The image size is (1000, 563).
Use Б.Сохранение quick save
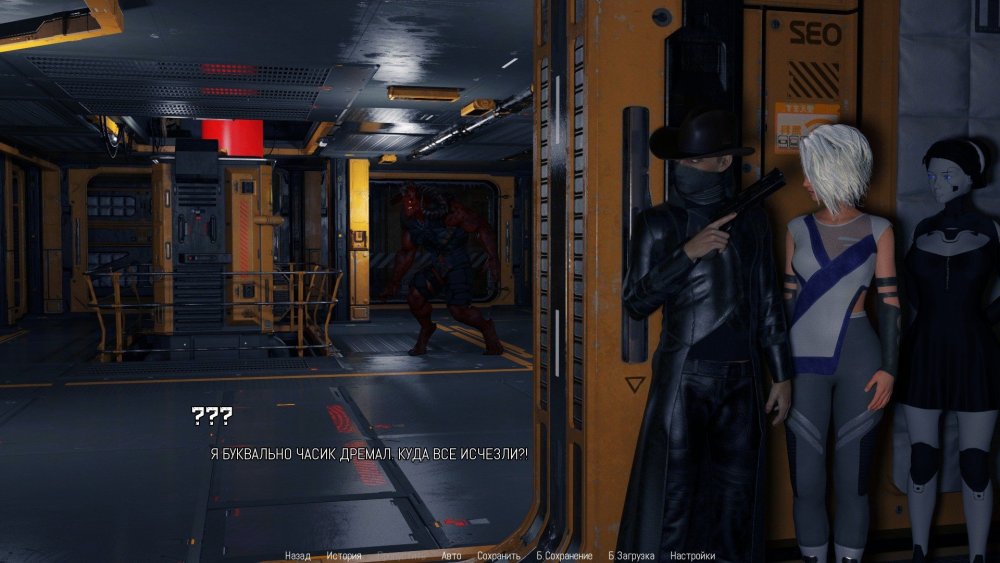click(565, 556)
